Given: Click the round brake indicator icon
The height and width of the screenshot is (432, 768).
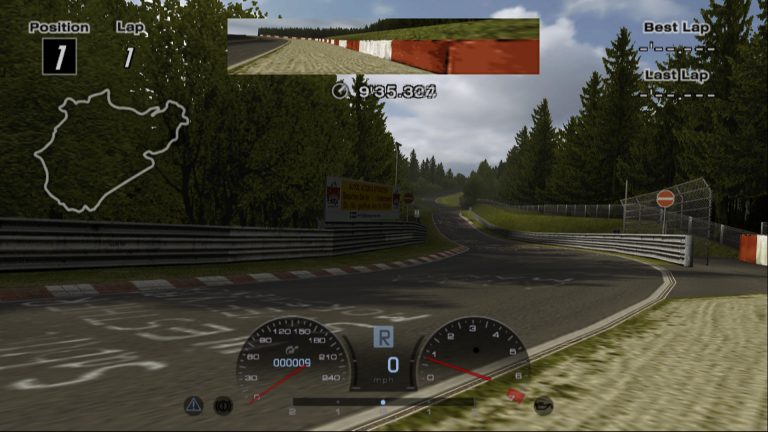Looking at the screenshot, I should click(x=223, y=405).
